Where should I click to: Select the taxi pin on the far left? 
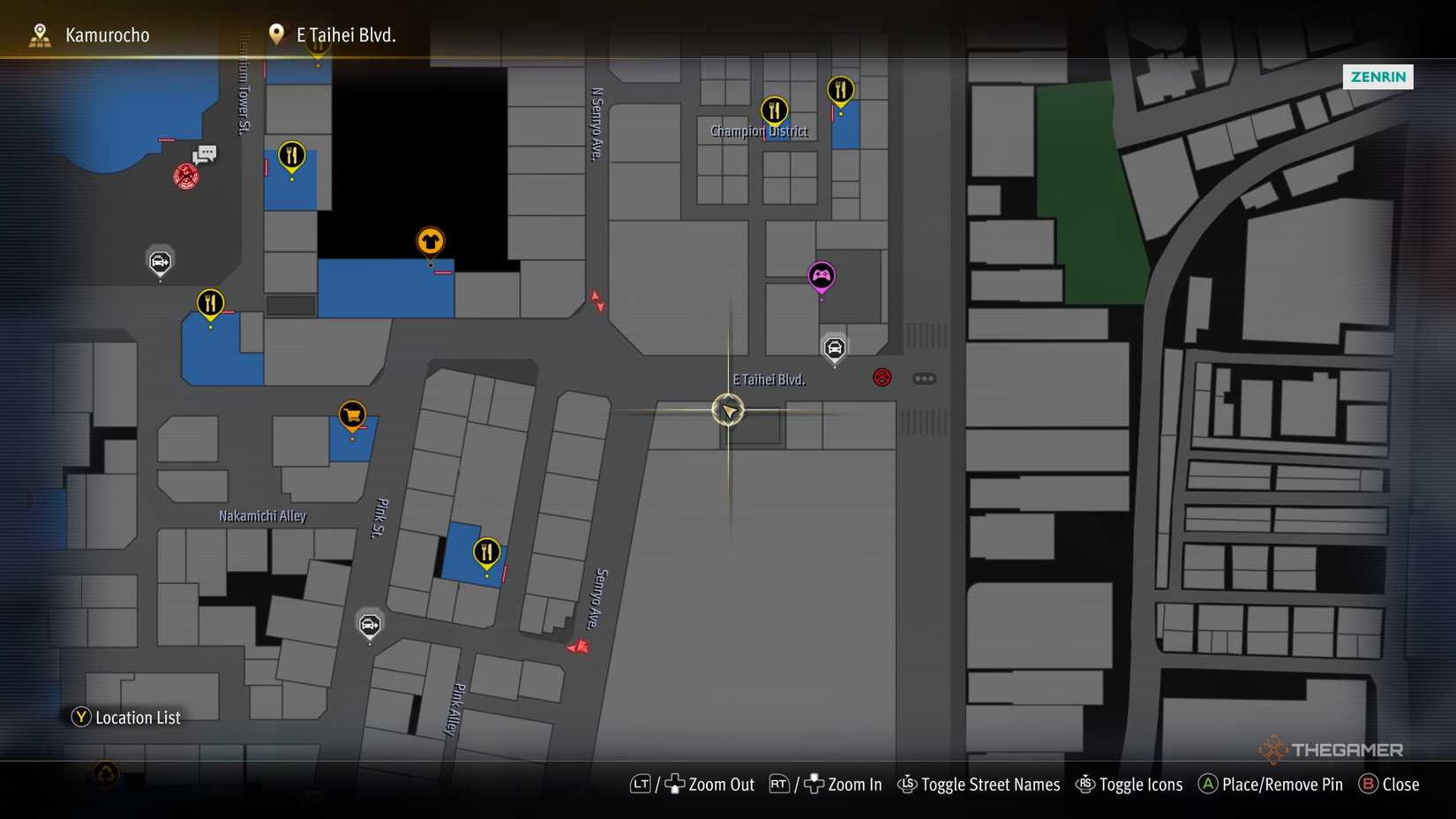[x=160, y=261]
